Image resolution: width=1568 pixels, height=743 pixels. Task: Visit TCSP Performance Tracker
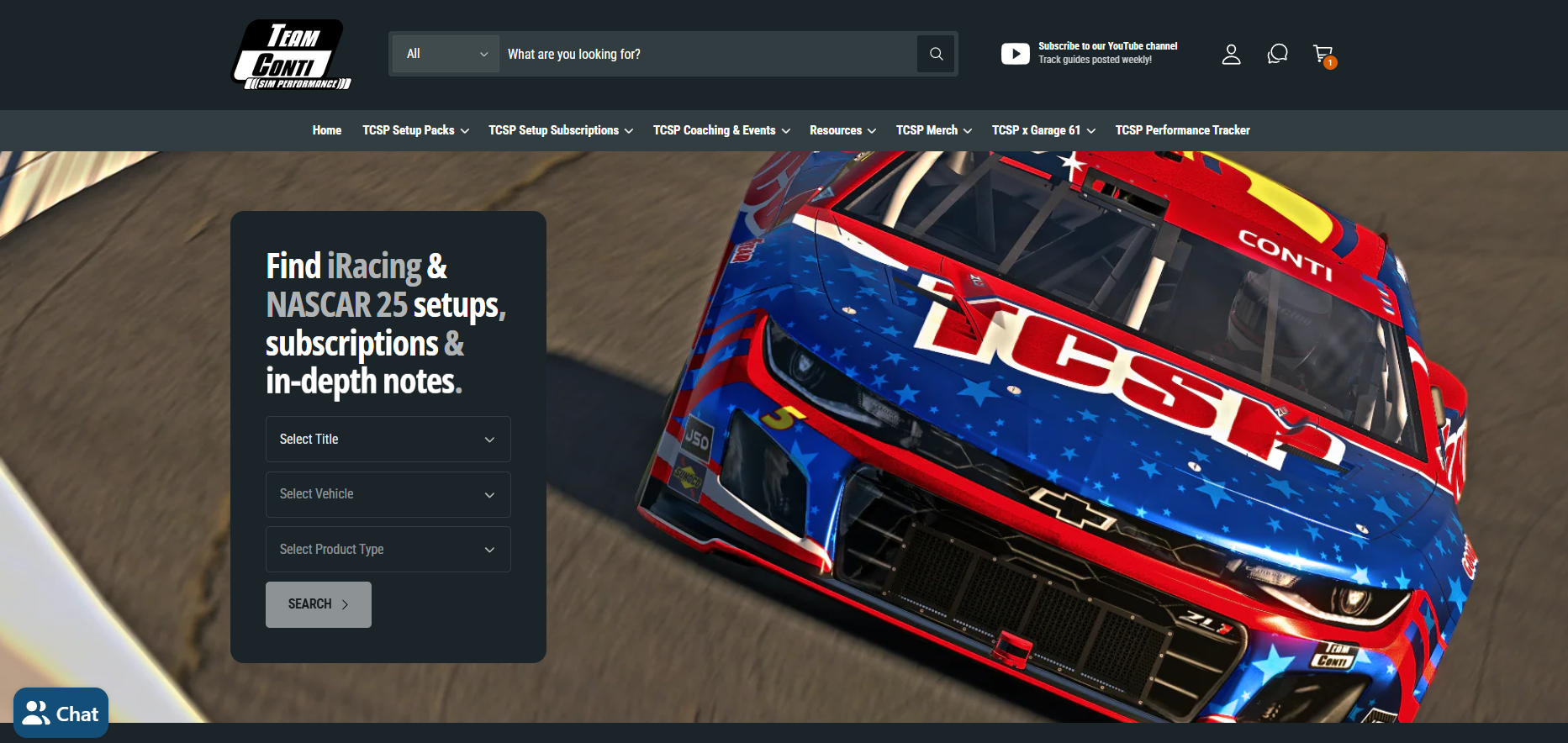(1182, 130)
